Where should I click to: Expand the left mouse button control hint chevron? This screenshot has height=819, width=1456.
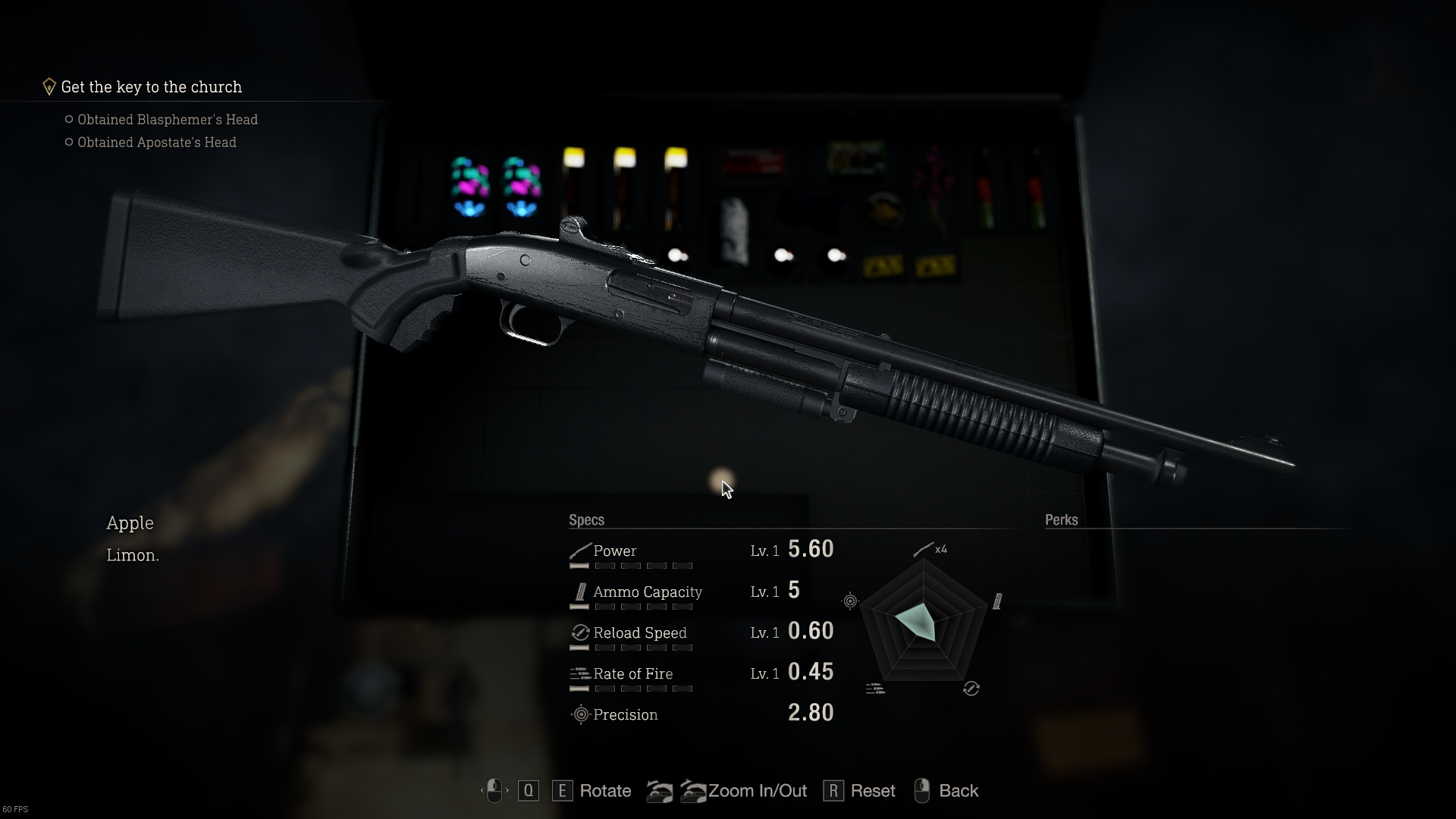click(x=485, y=791)
